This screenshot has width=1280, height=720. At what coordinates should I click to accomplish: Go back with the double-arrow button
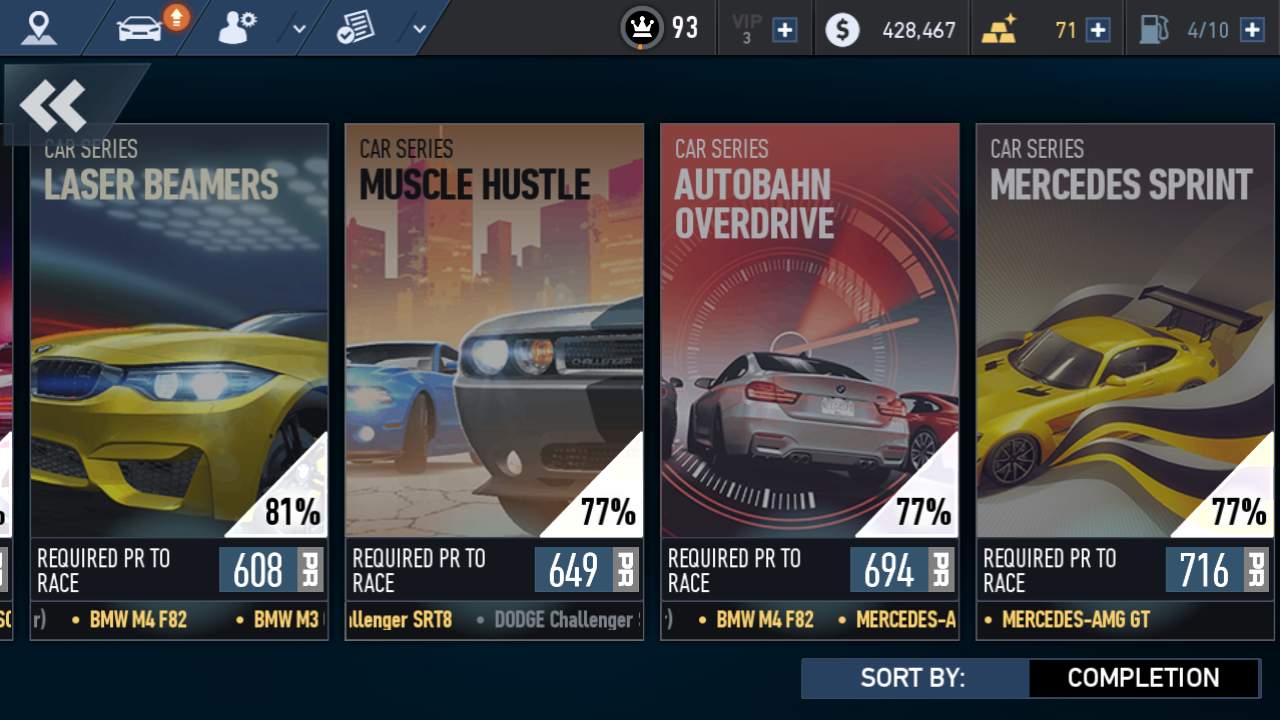54,105
